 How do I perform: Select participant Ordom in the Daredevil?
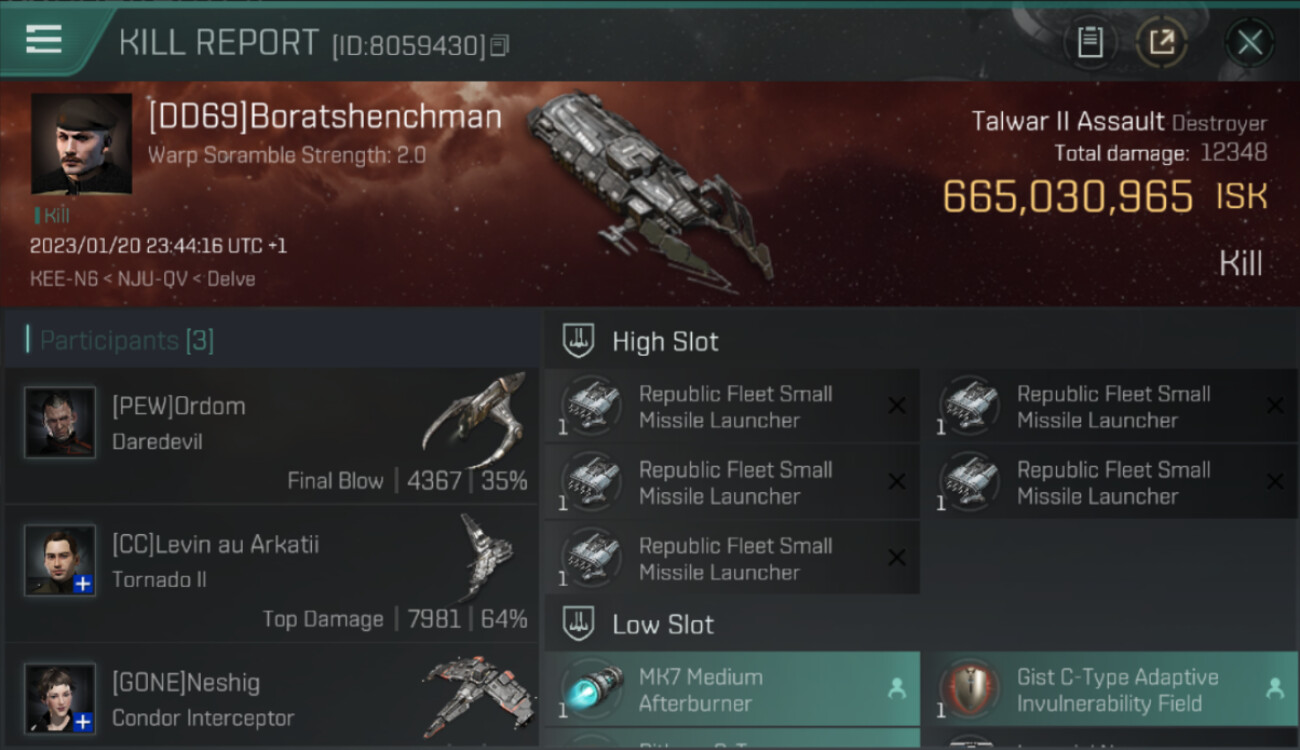(x=270, y=436)
